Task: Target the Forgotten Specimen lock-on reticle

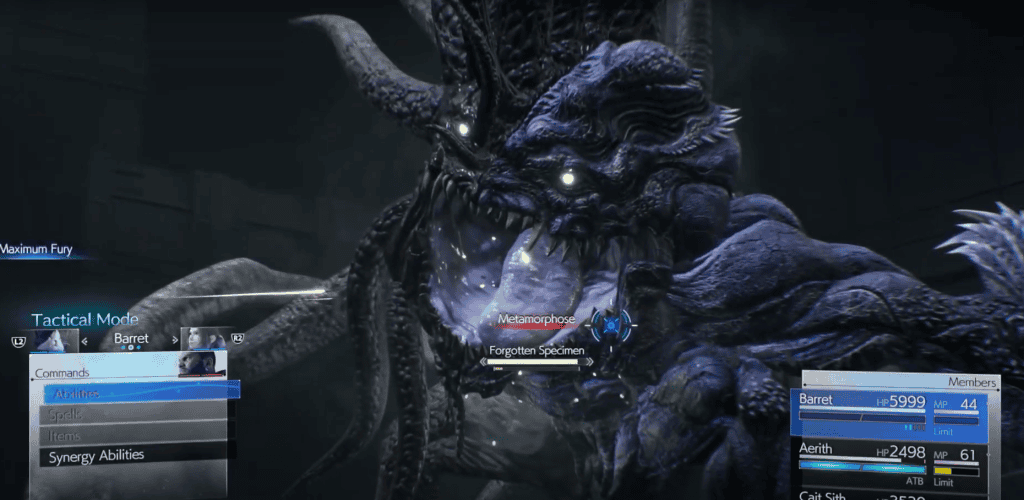Action: pyautogui.click(x=609, y=323)
